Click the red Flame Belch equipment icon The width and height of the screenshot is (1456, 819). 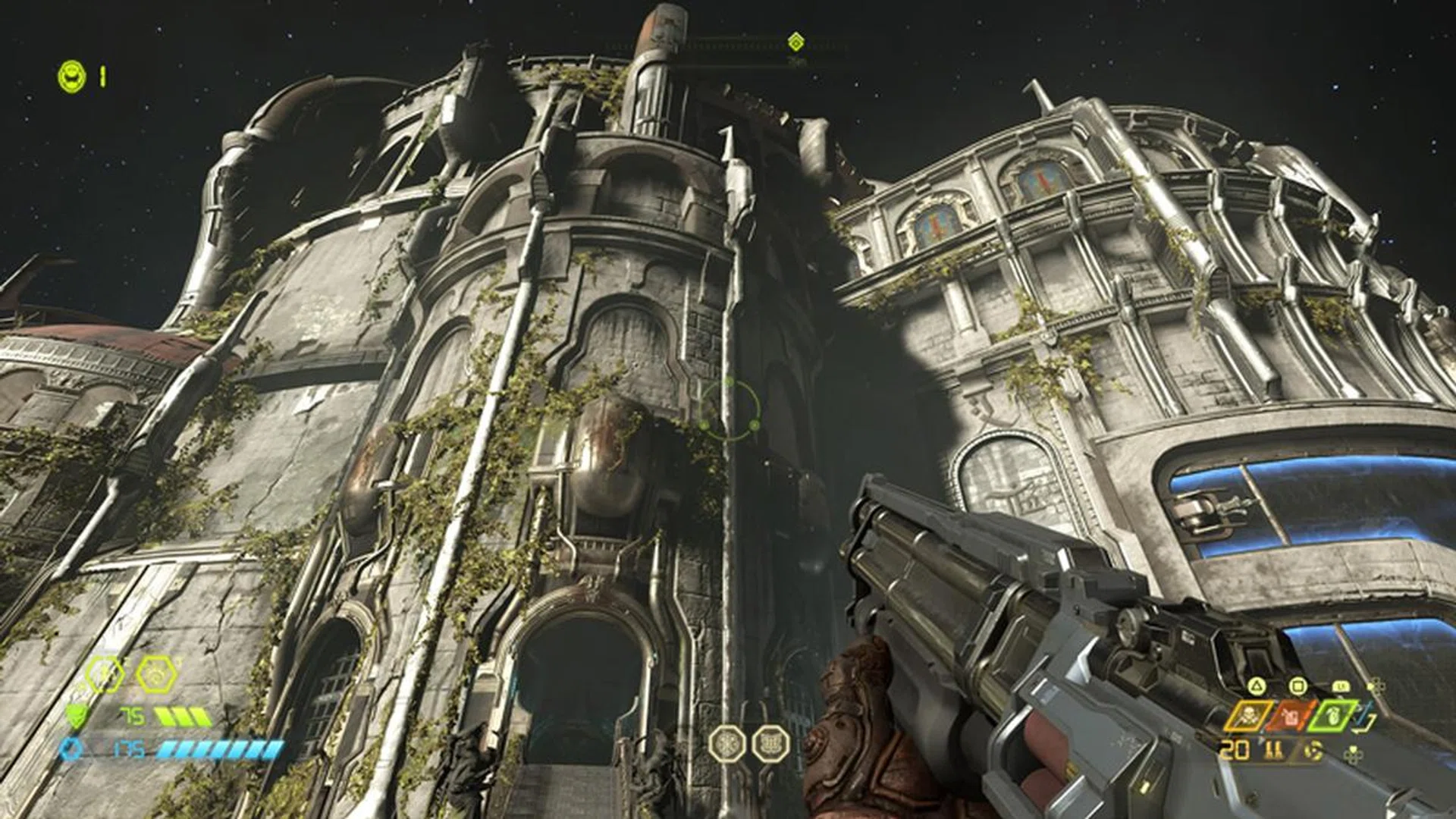[x=1291, y=717]
